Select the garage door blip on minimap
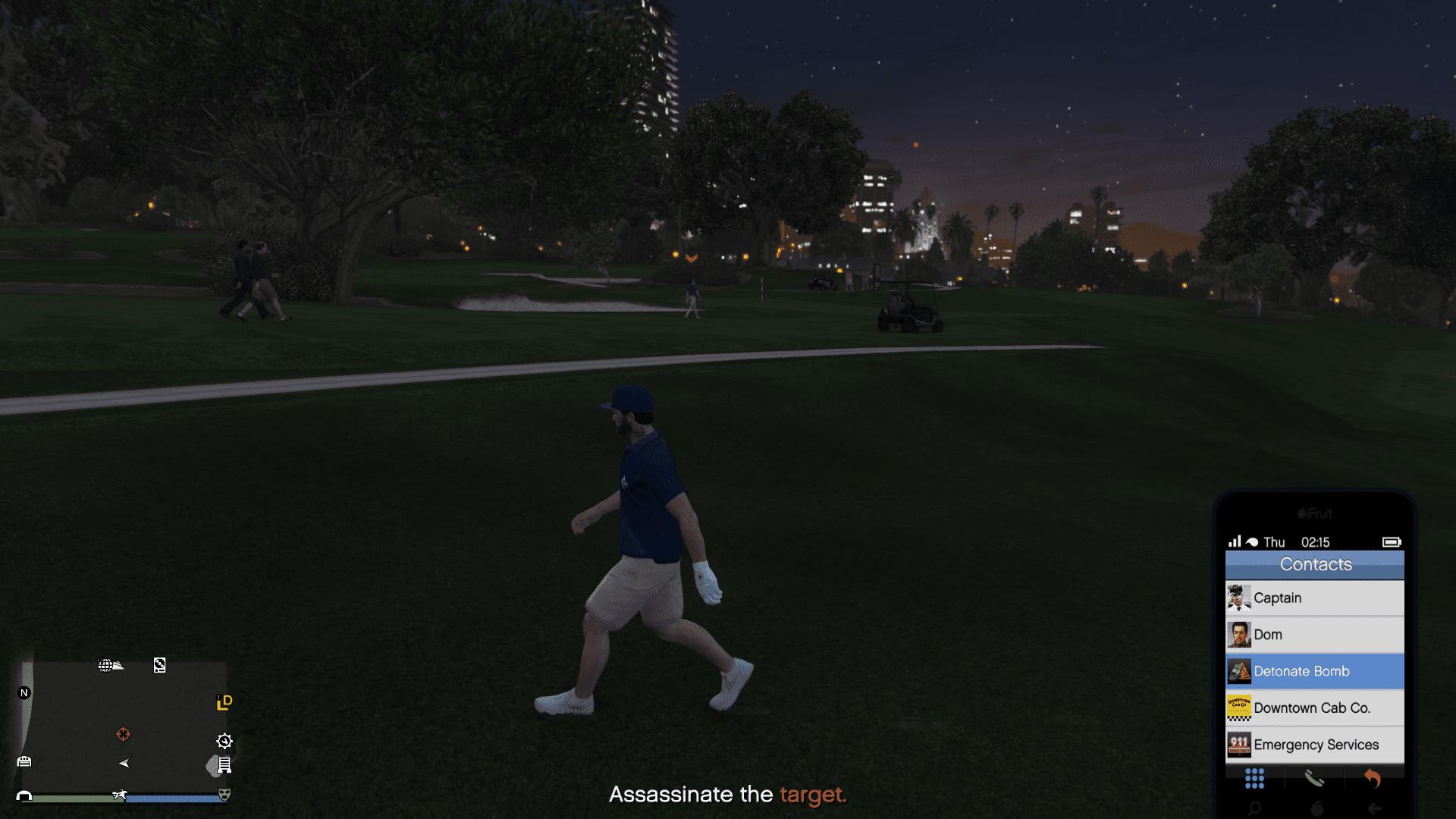The width and height of the screenshot is (1456, 819). coord(24,761)
